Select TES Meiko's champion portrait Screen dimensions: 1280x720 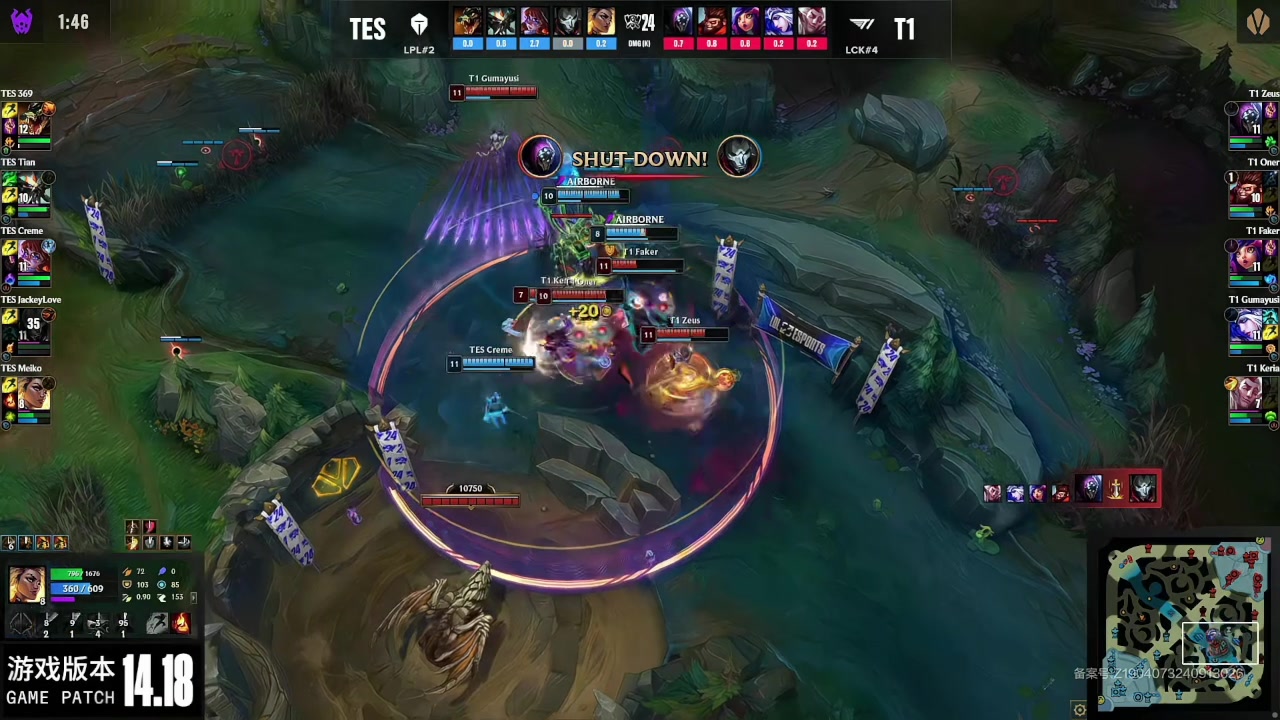[31, 394]
